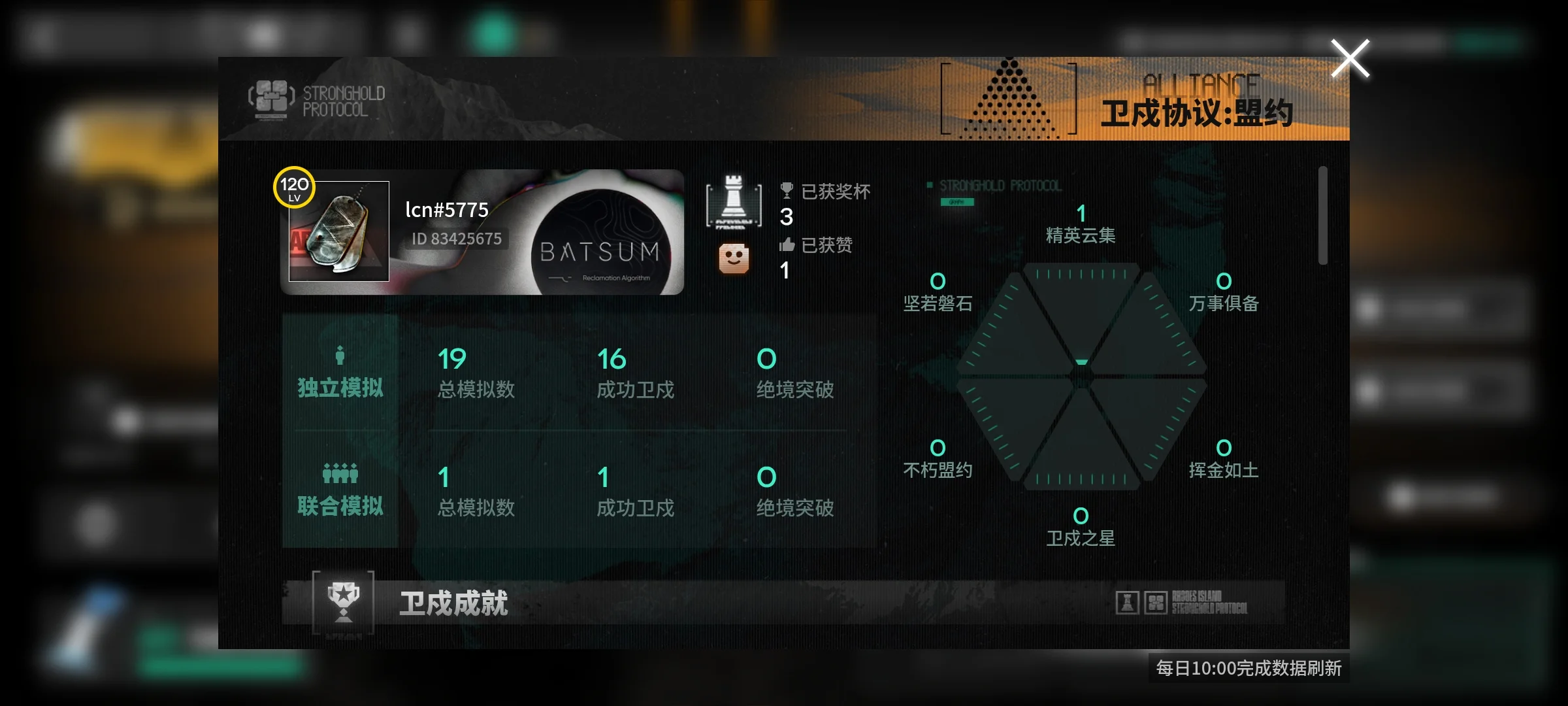Click the smiley face like icon
The height and width of the screenshot is (706, 1568).
734,259
